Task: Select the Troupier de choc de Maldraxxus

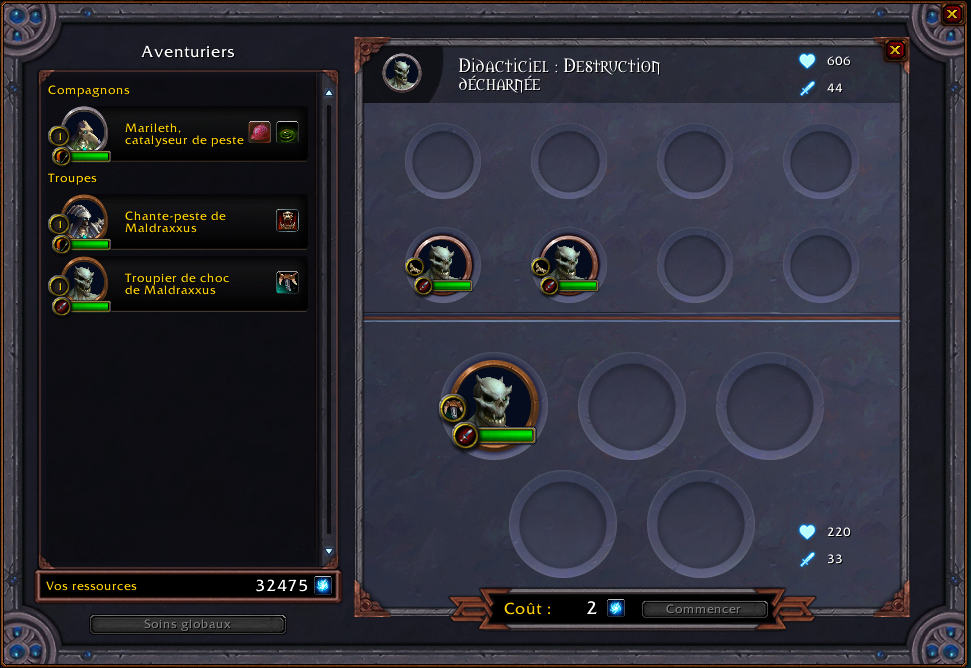Action: pos(178,284)
